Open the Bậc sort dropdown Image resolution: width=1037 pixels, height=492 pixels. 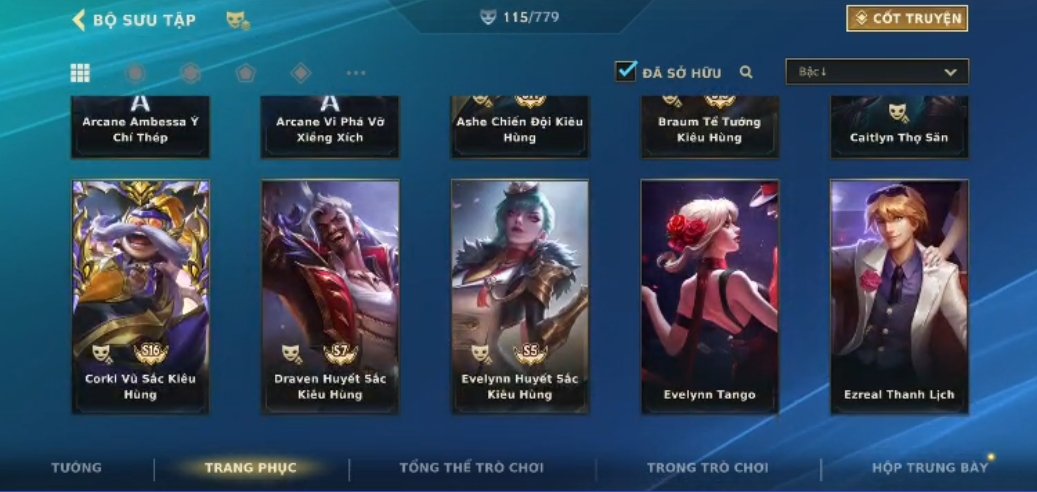(877, 72)
